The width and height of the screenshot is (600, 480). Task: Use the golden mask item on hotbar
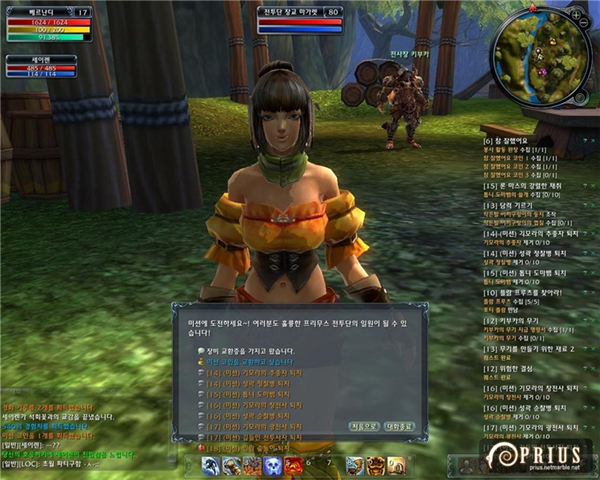375,465
